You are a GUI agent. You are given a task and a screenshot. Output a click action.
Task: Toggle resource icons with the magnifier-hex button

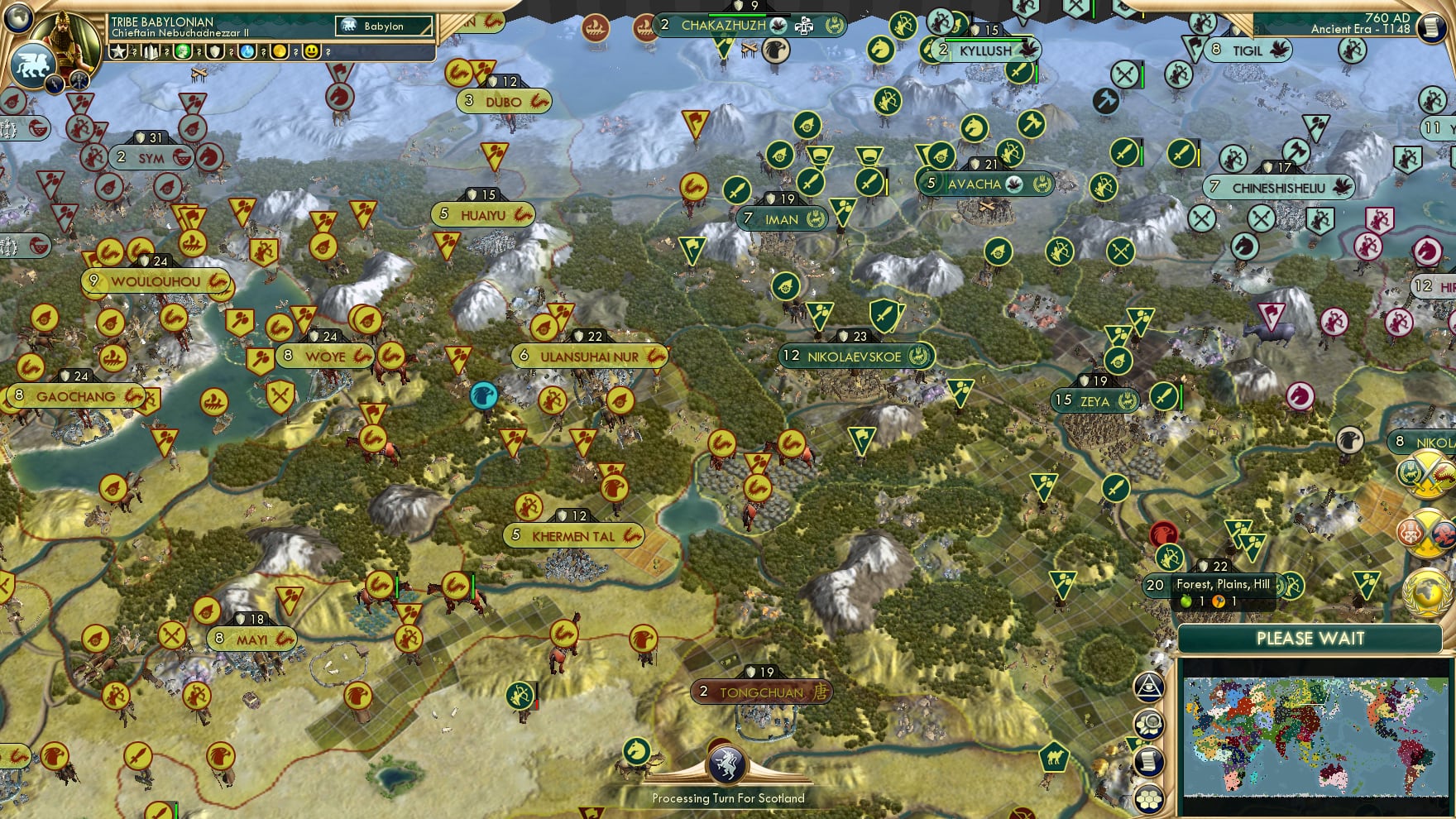click(x=1147, y=722)
